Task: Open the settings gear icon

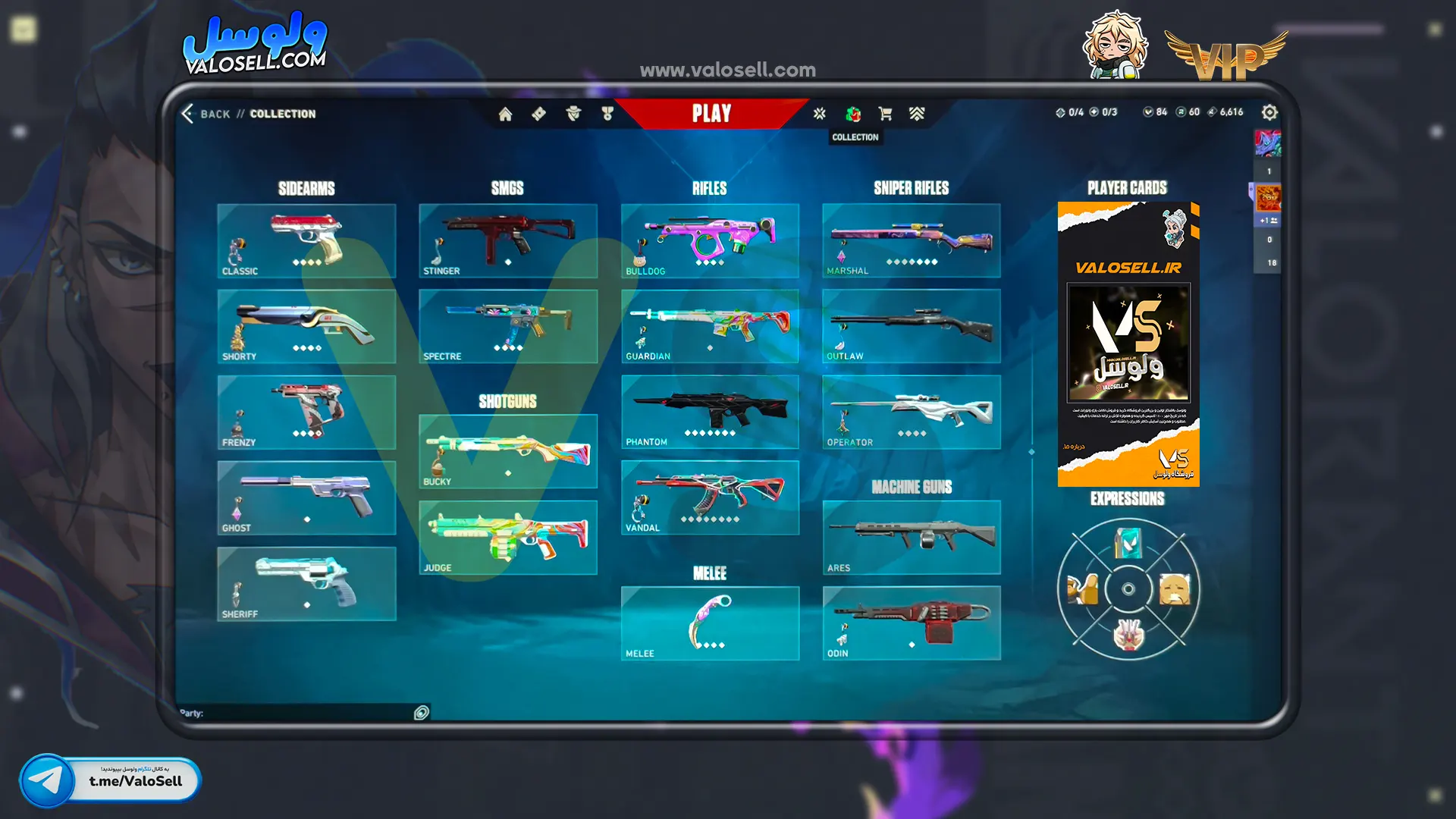Action: pos(1269,112)
